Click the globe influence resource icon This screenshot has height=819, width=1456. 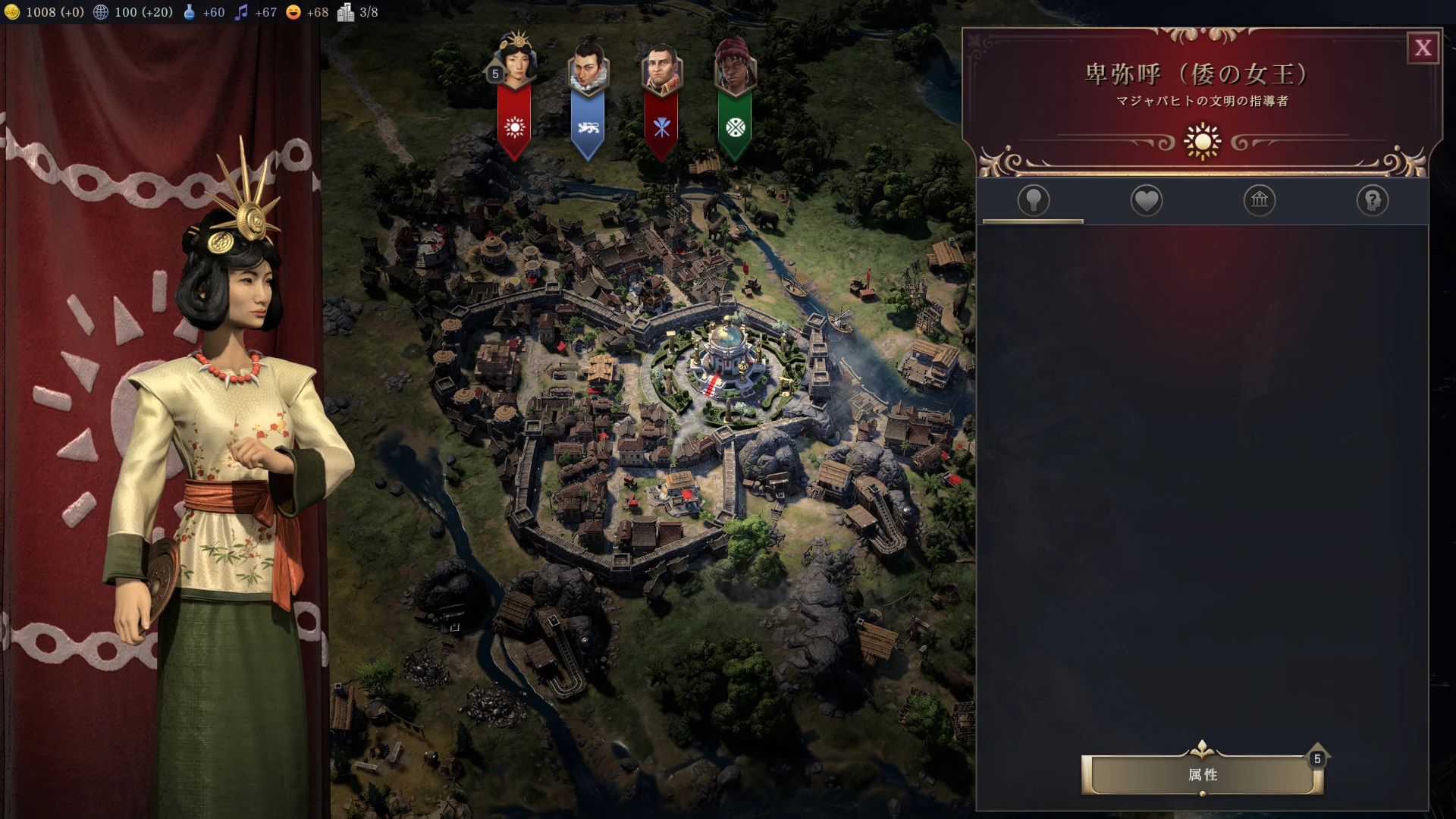point(100,12)
